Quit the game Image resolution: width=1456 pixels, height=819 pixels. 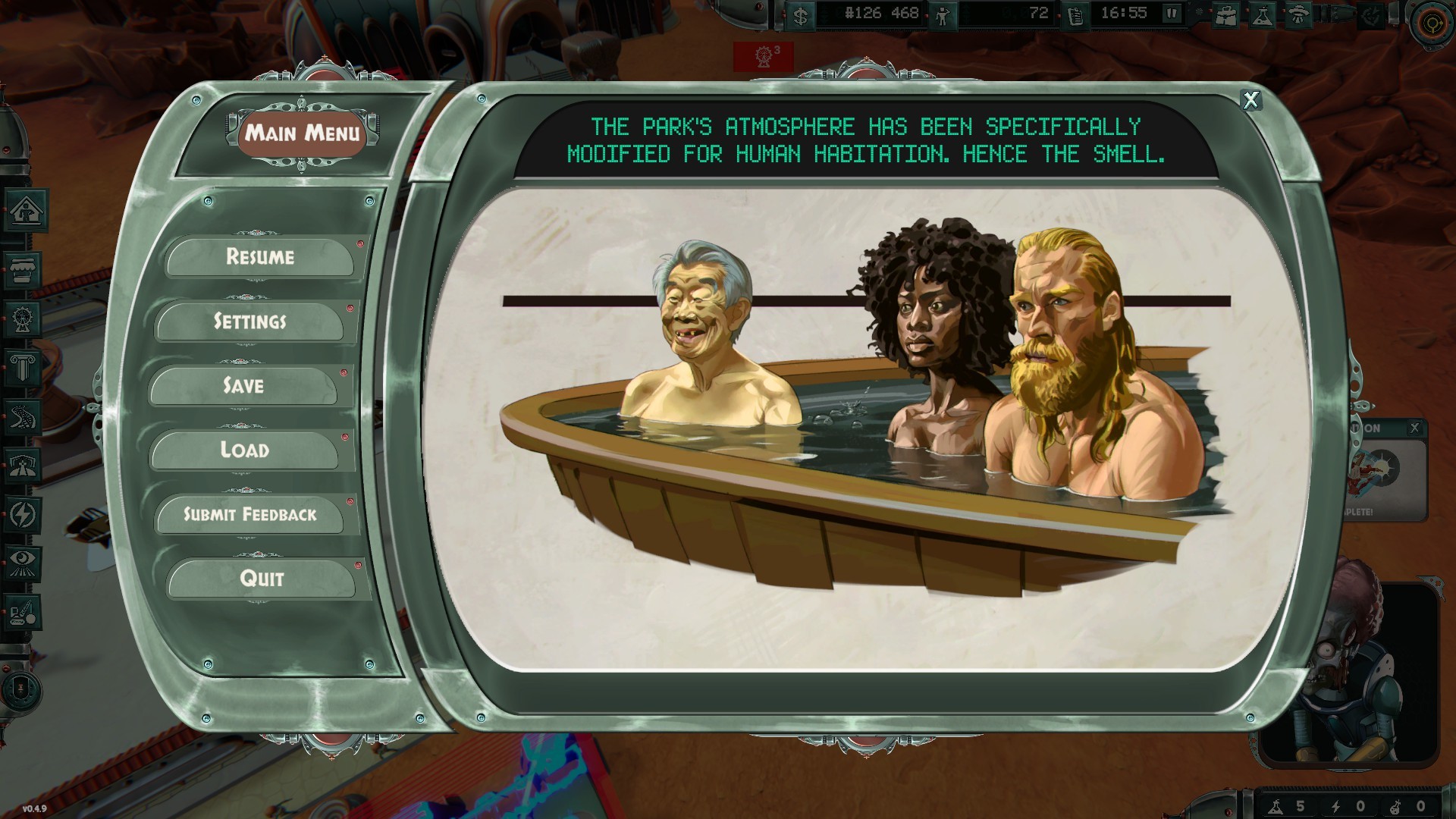click(x=262, y=579)
